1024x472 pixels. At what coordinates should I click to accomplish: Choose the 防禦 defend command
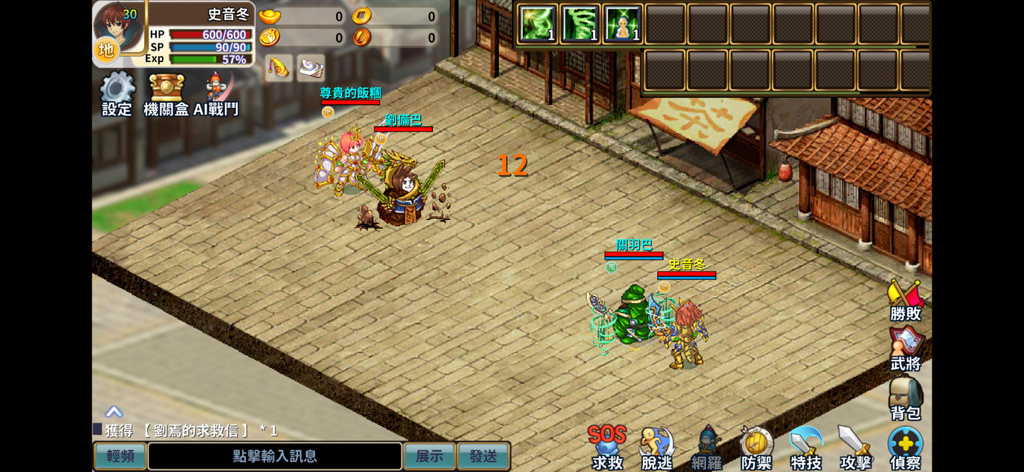[x=756, y=446]
